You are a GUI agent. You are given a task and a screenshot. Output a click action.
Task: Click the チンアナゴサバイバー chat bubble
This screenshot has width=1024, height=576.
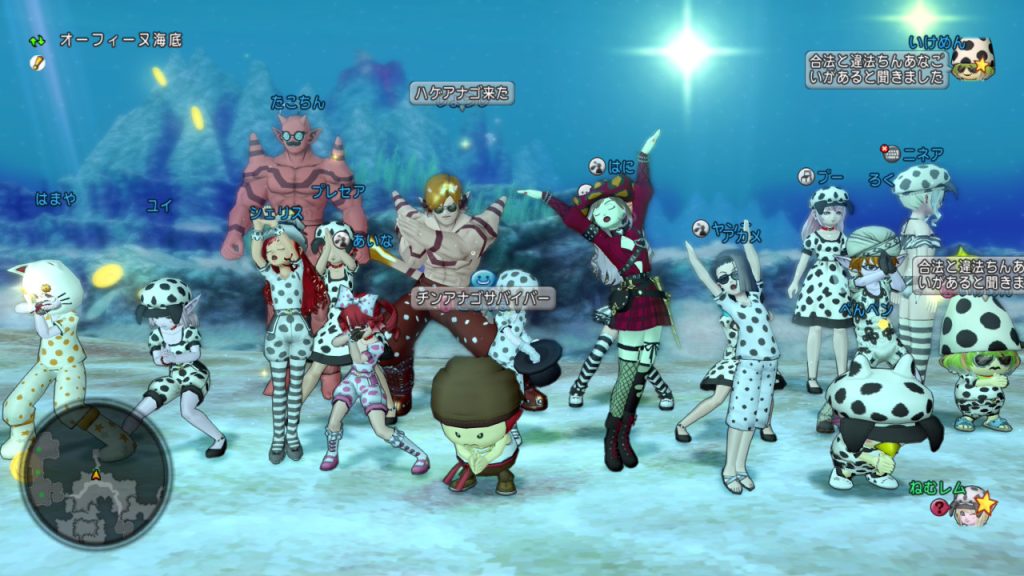coord(482,298)
